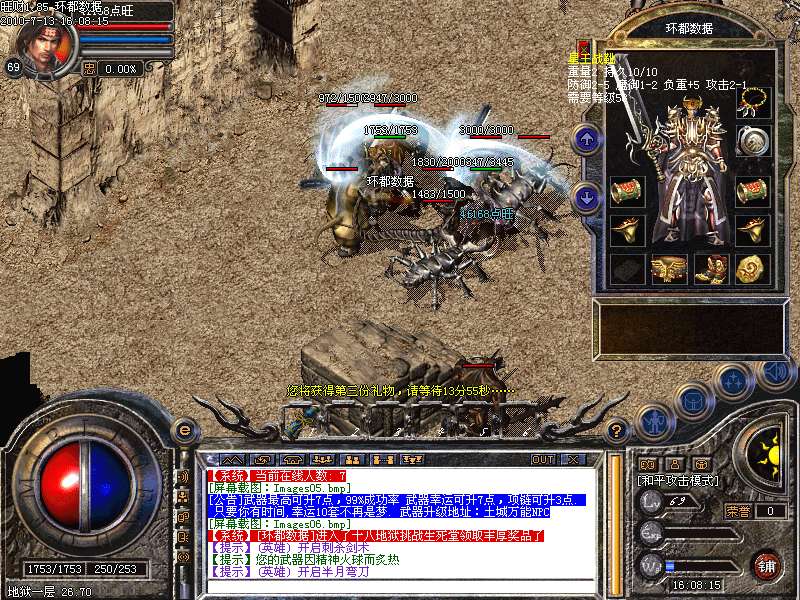Click the down arrow beside the equipment panel

[588, 197]
